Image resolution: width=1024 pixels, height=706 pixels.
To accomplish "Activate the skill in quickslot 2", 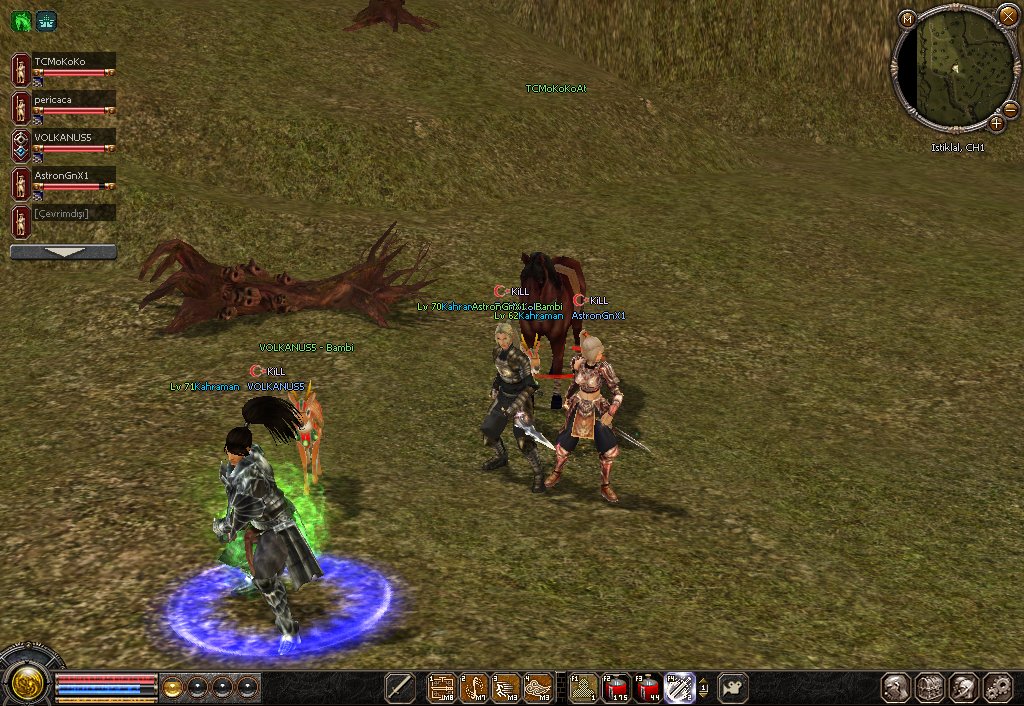I will [x=474, y=687].
